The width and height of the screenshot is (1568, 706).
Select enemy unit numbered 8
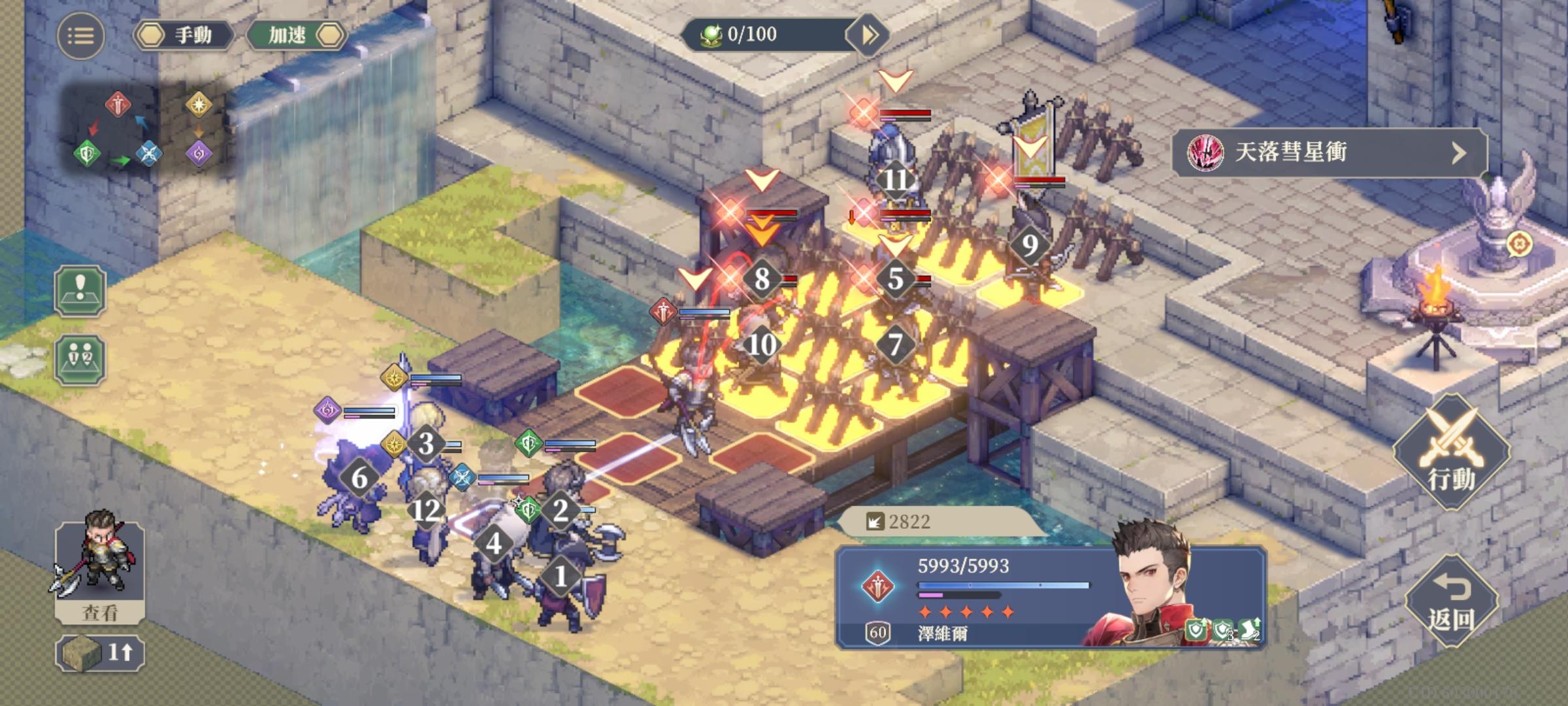(x=762, y=278)
